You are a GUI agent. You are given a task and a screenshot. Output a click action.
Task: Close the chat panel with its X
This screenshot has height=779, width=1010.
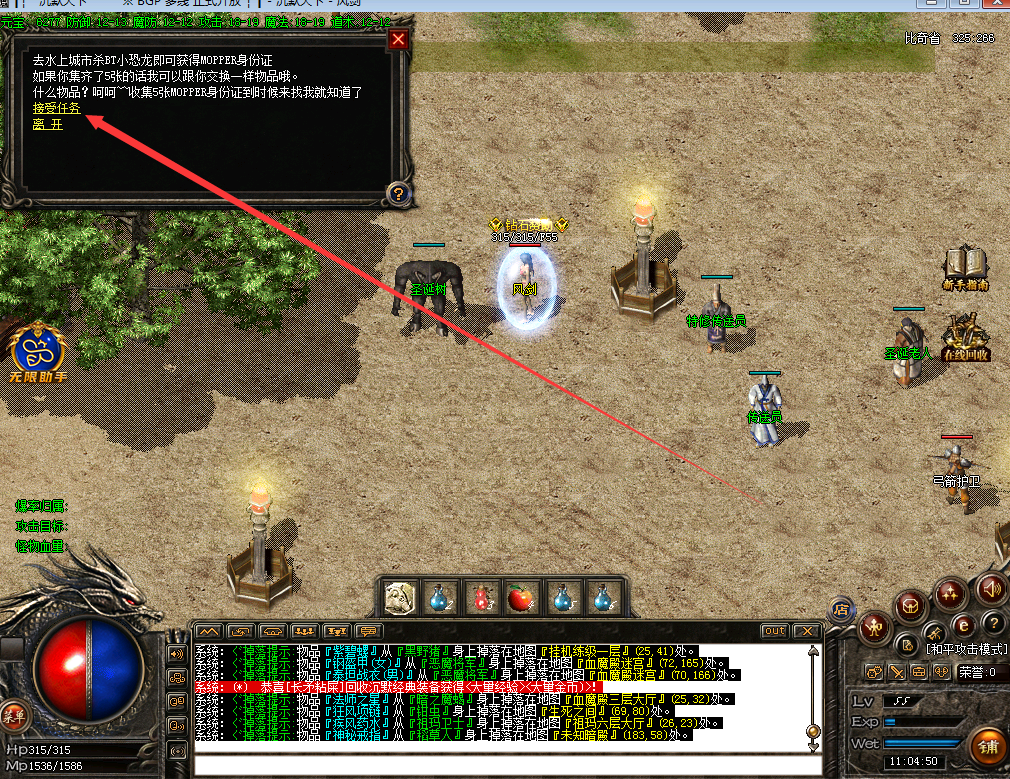(x=805, y=631)
